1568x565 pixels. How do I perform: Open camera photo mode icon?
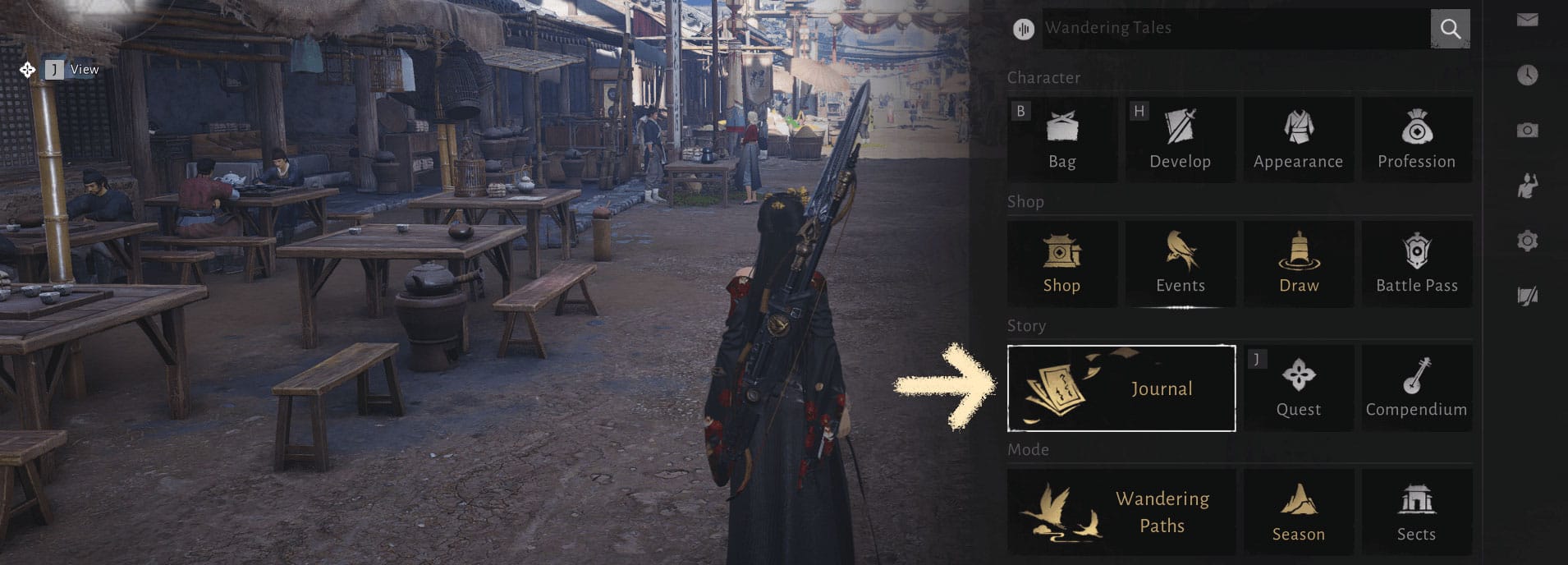click(1527, 130)
